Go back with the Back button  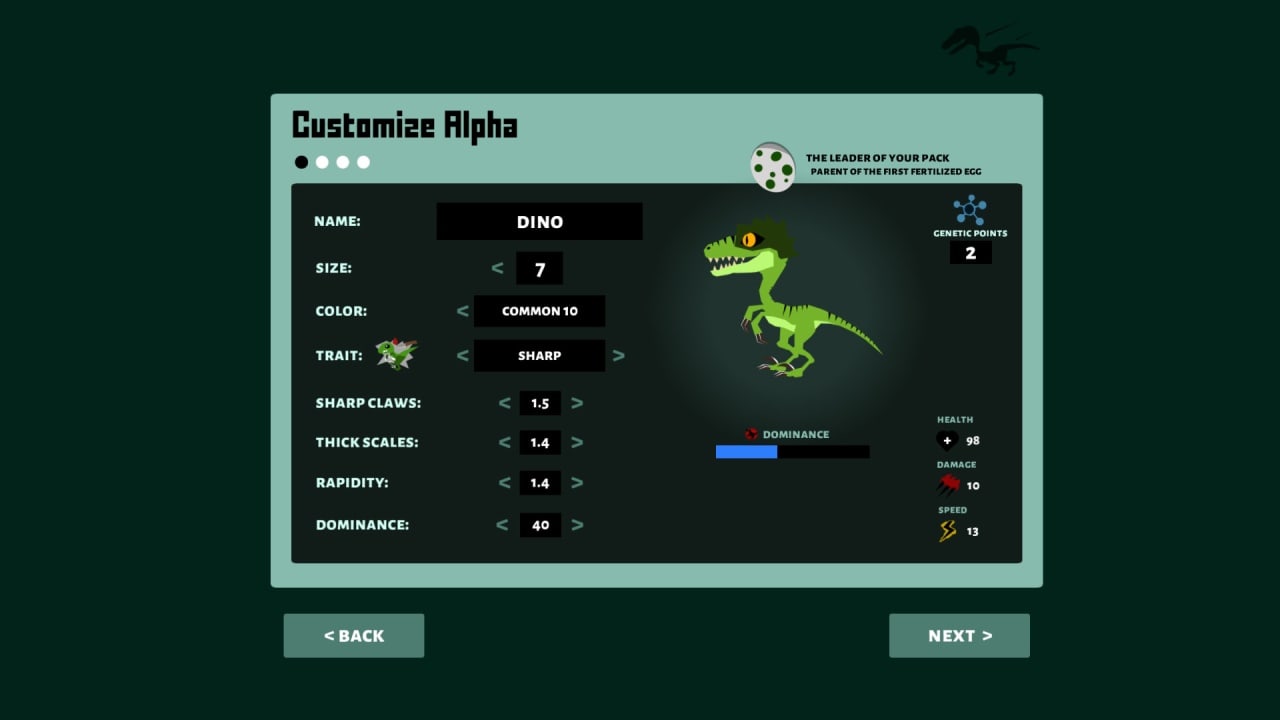pos(354,636)
